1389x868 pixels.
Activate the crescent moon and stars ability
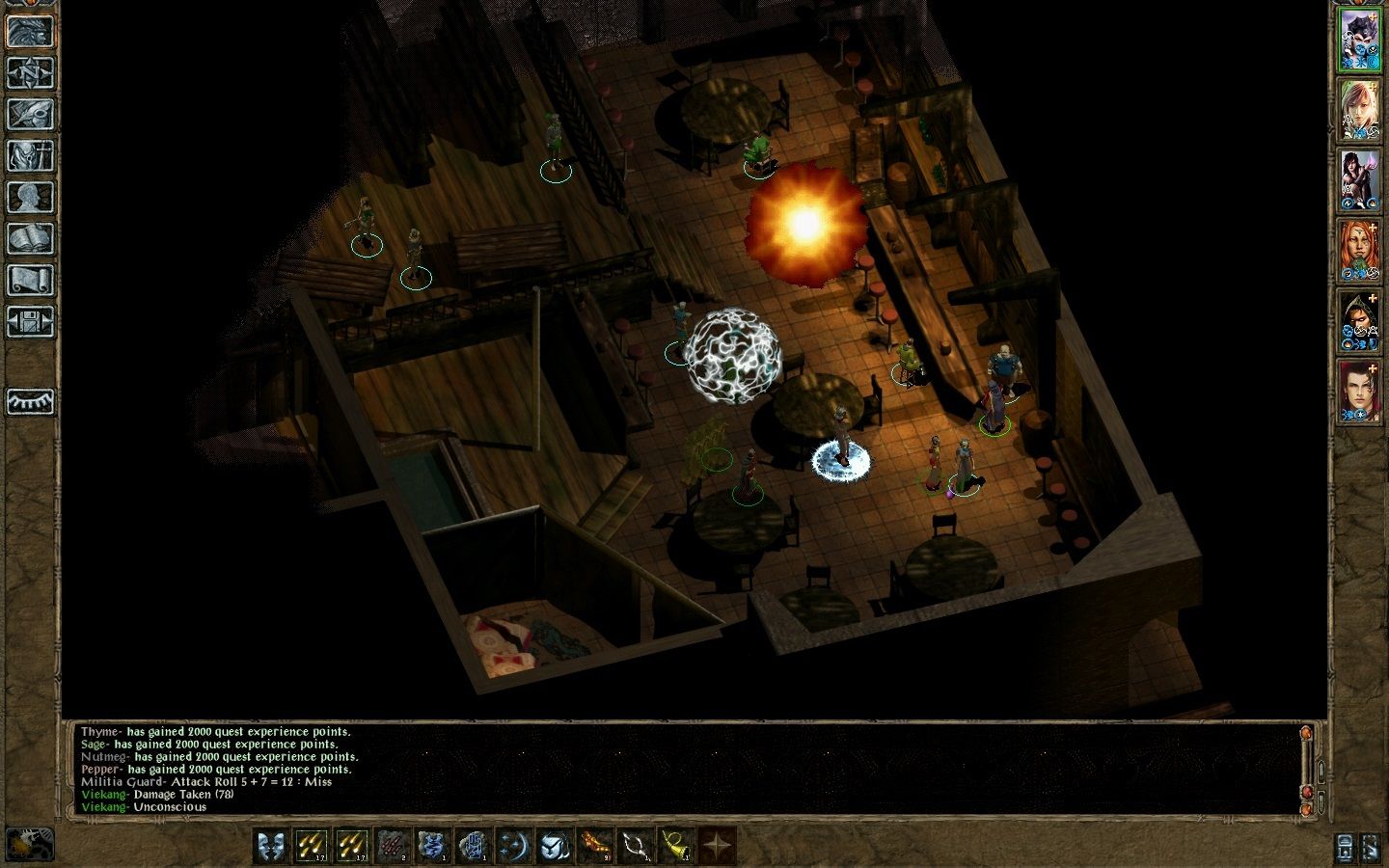[514, 846]
